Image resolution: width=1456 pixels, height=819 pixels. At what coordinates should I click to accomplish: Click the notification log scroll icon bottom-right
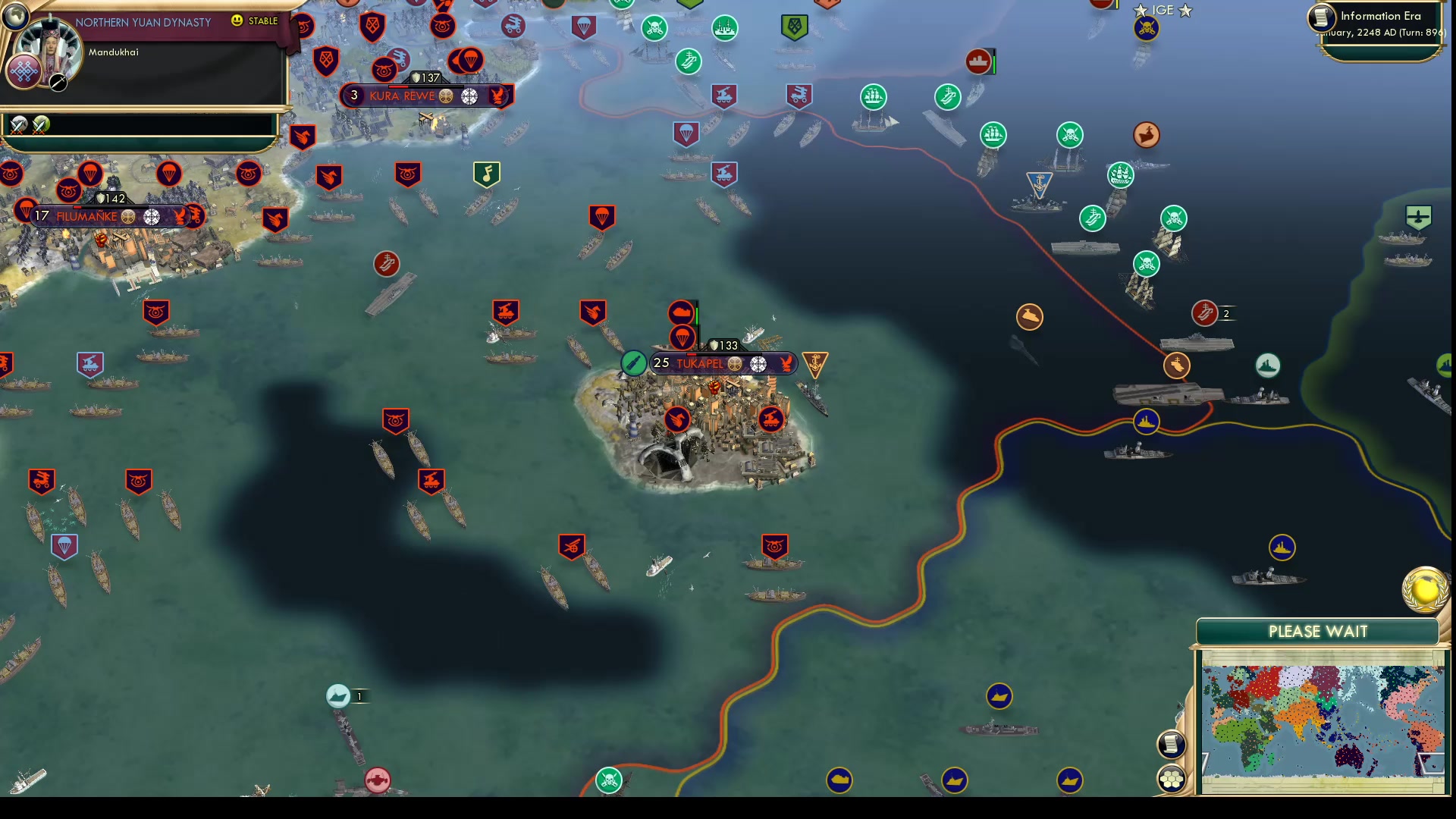1172,744
